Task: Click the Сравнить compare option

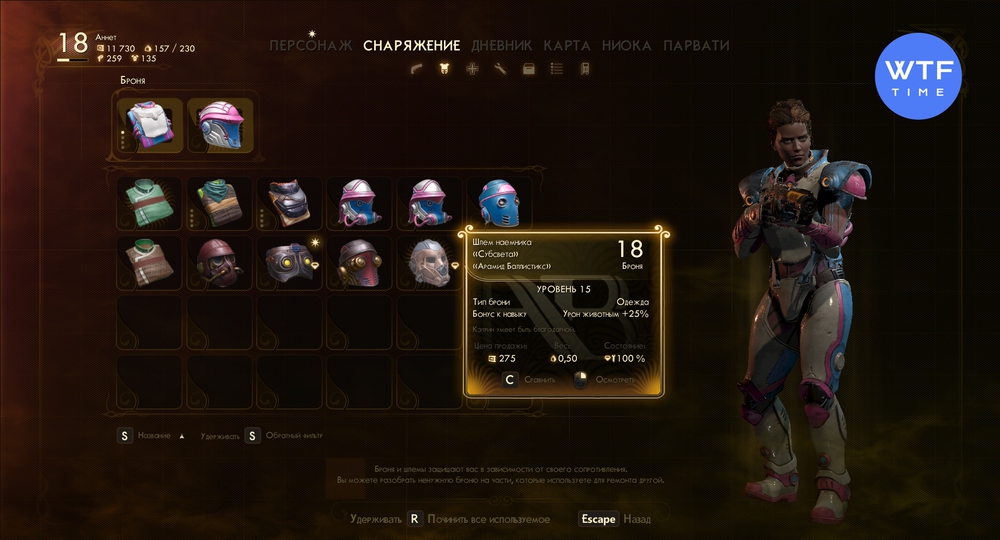Action: (x=524, y=380)
